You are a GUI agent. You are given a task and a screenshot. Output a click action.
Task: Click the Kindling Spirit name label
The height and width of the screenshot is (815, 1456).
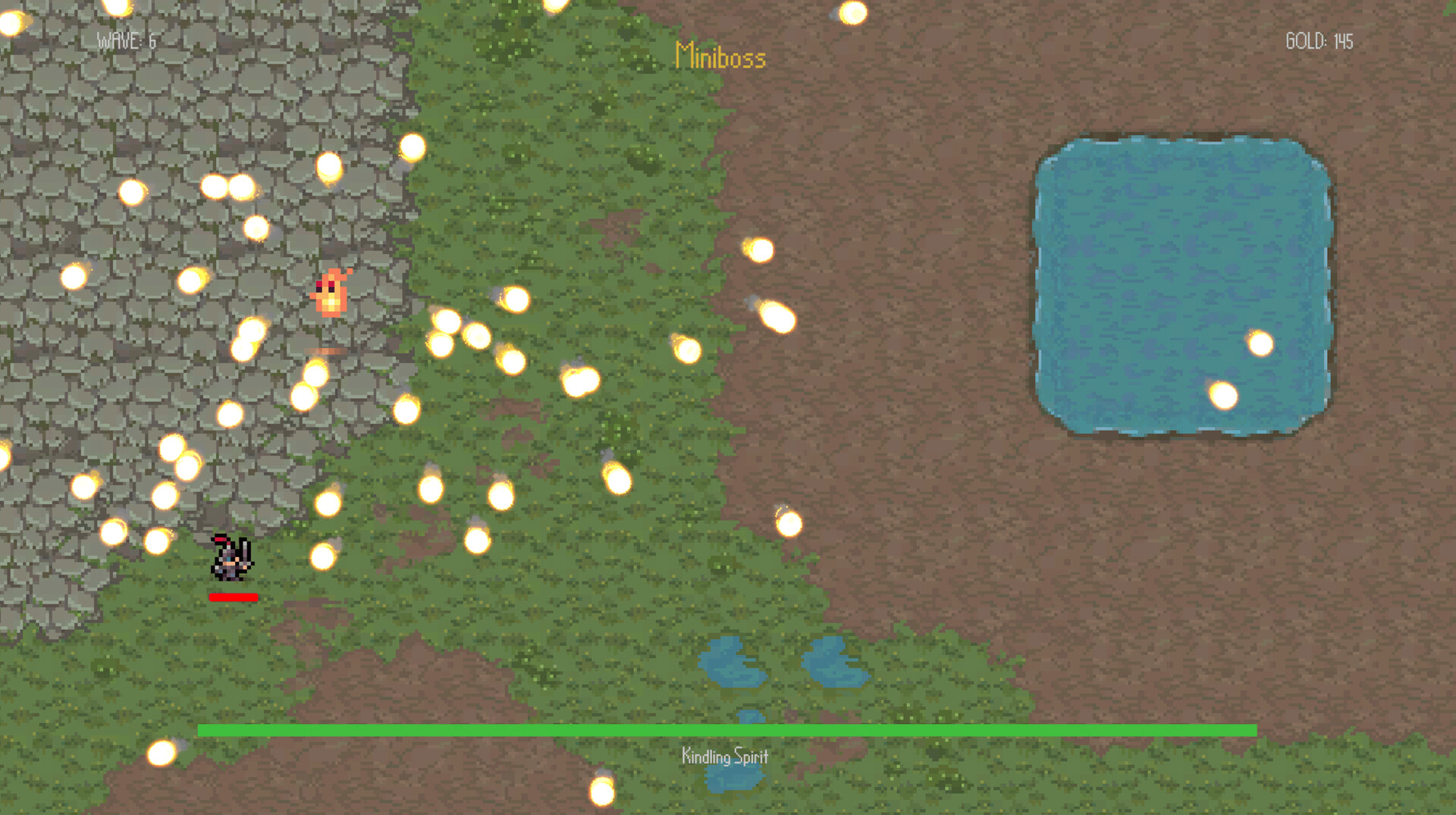coord(724,756)
